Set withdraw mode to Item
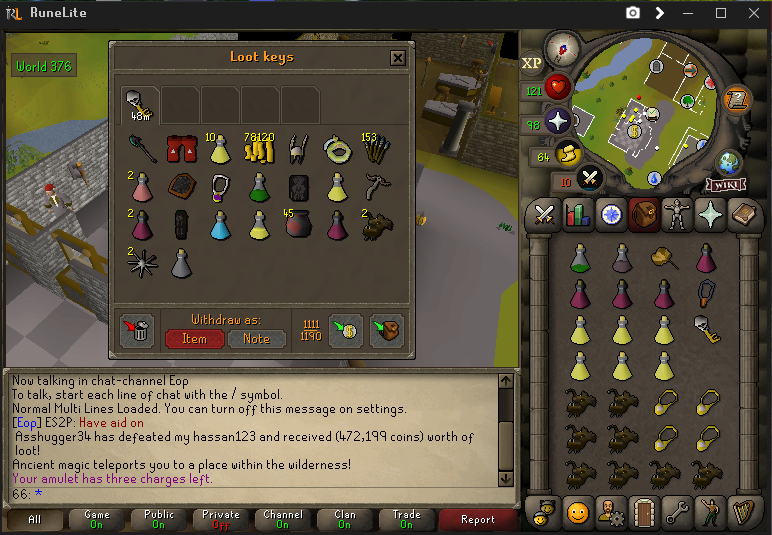The height and width of the screenshot is (535, 772). pos(194,338)
